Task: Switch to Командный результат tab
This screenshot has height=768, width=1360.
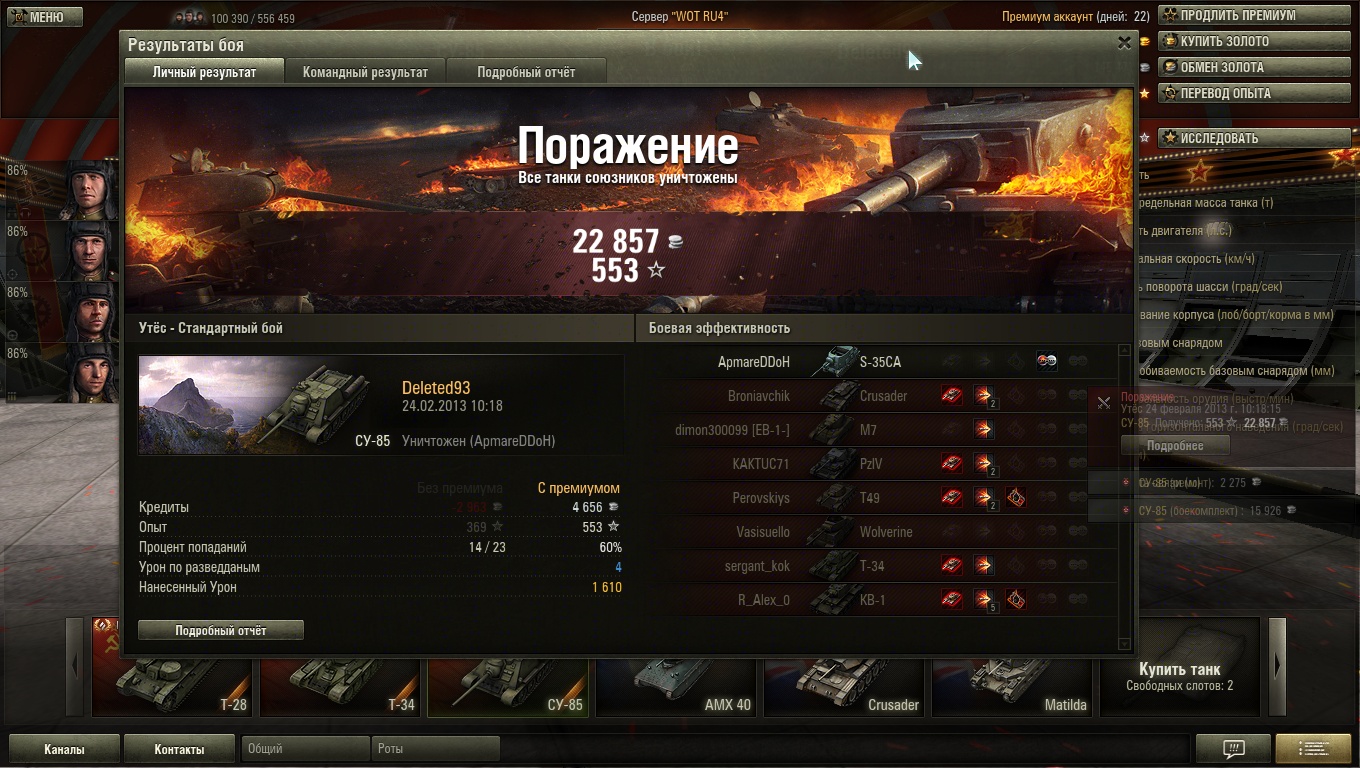Action: pos(365,72)
